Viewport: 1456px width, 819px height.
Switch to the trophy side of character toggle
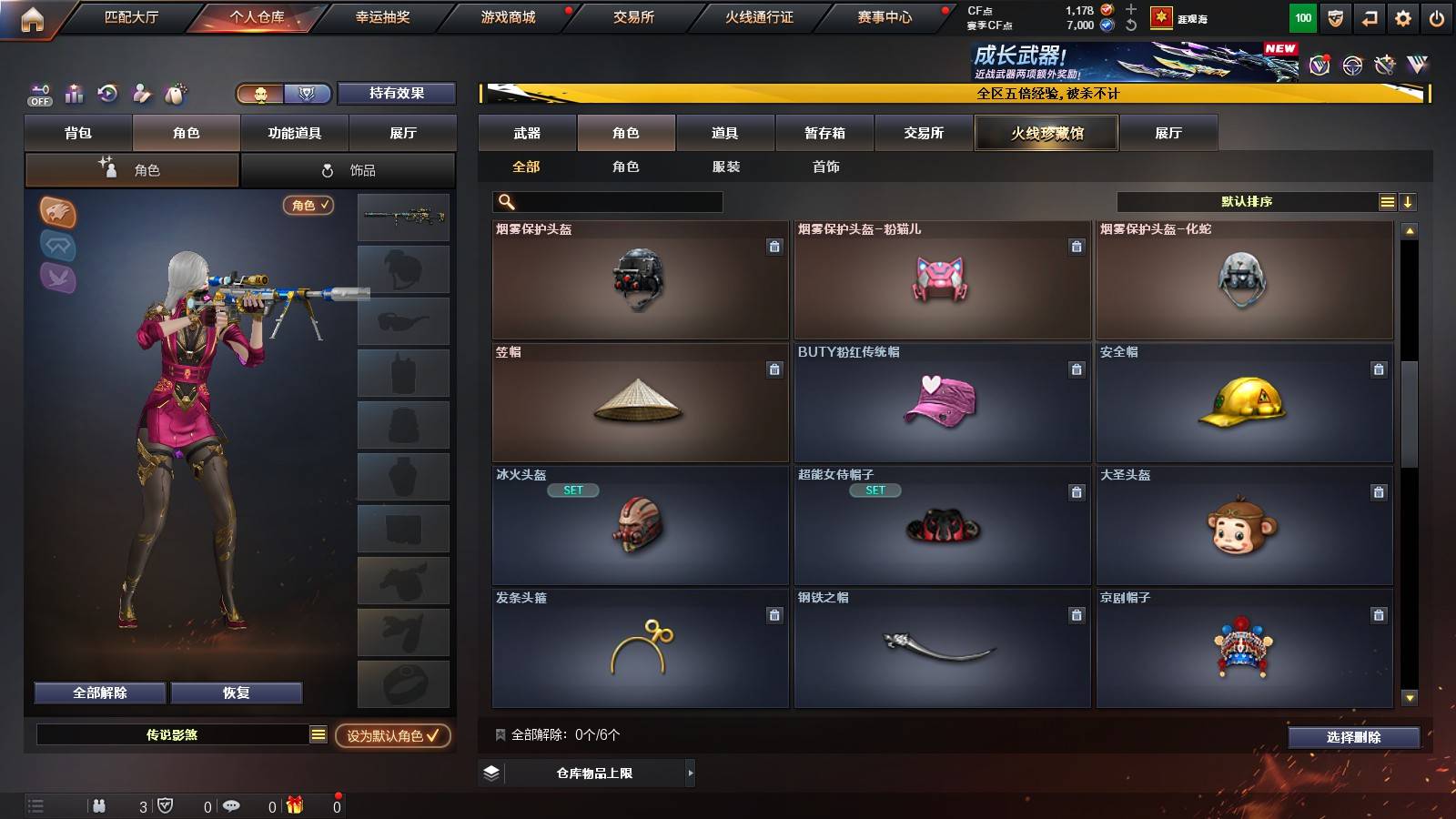point(308,94)
